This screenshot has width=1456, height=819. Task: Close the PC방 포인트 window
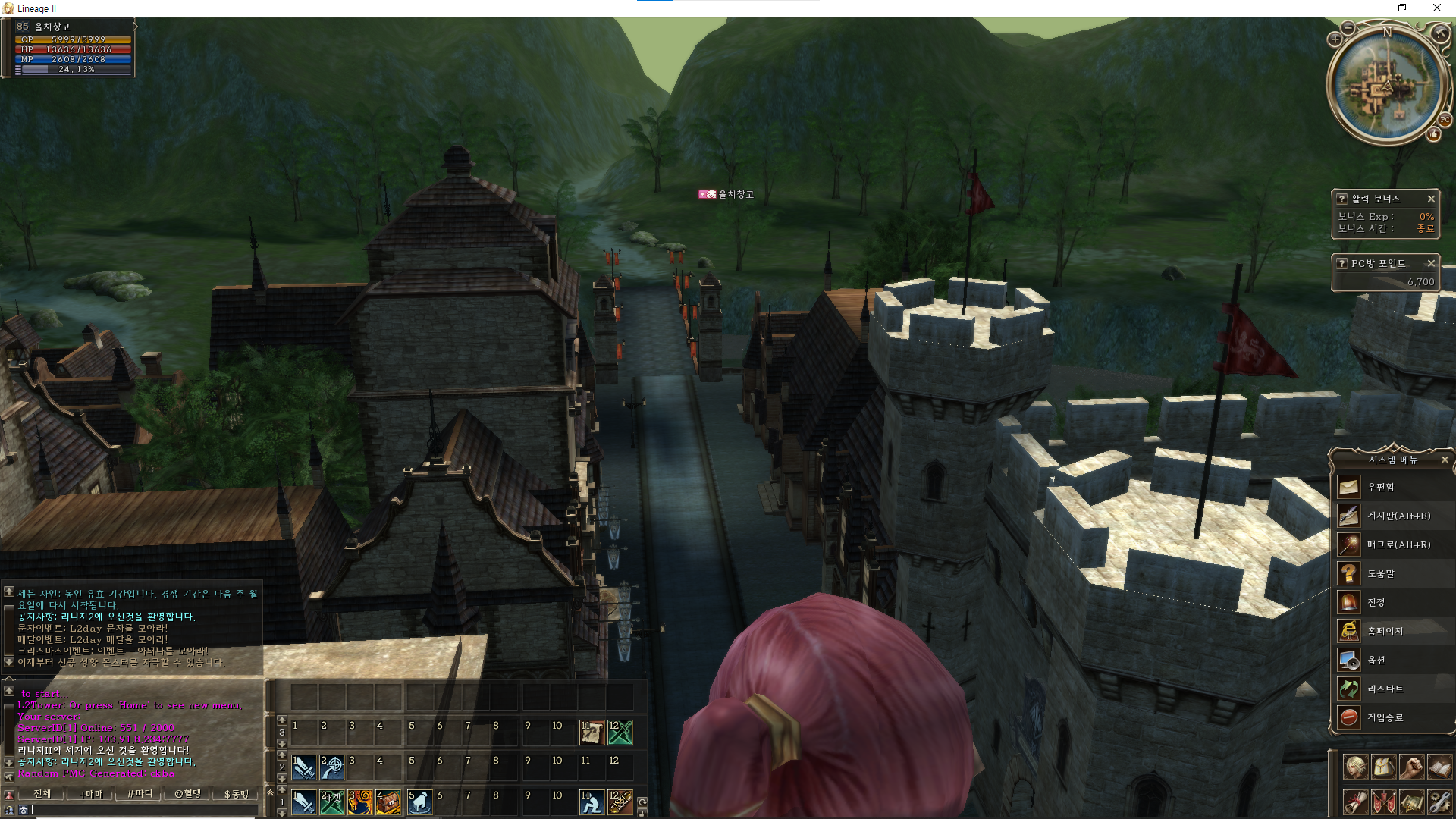[x=1431, y=263]
